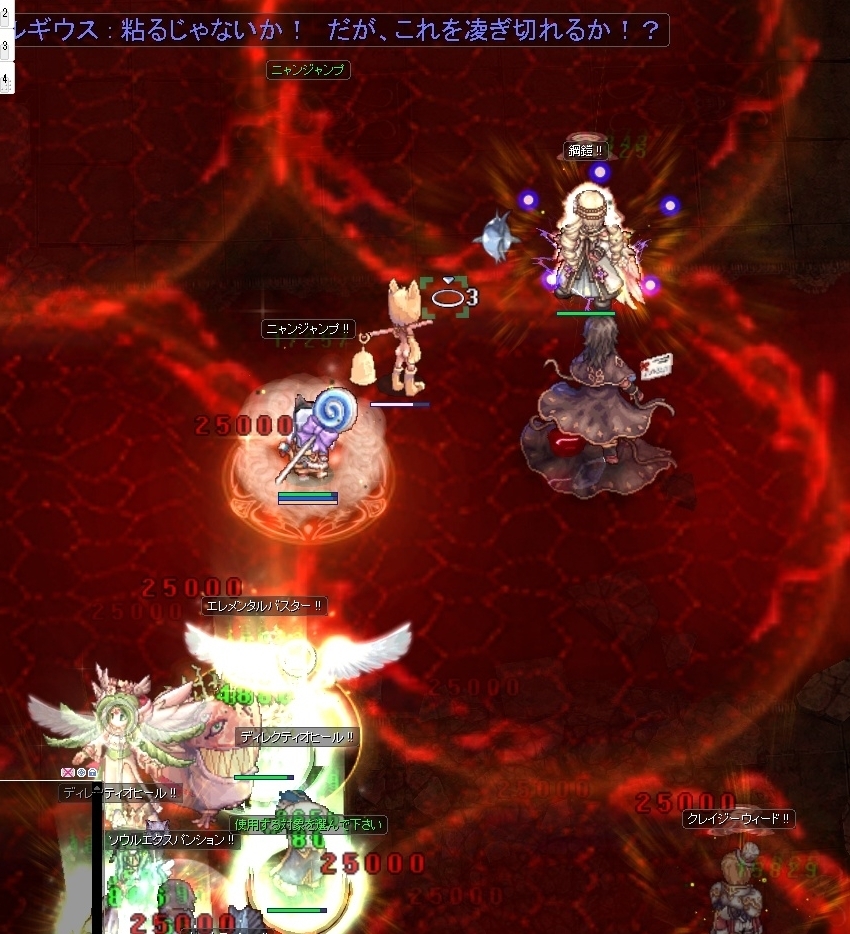
Task: Select hotbar row button 4
Action: click(5, 77)
